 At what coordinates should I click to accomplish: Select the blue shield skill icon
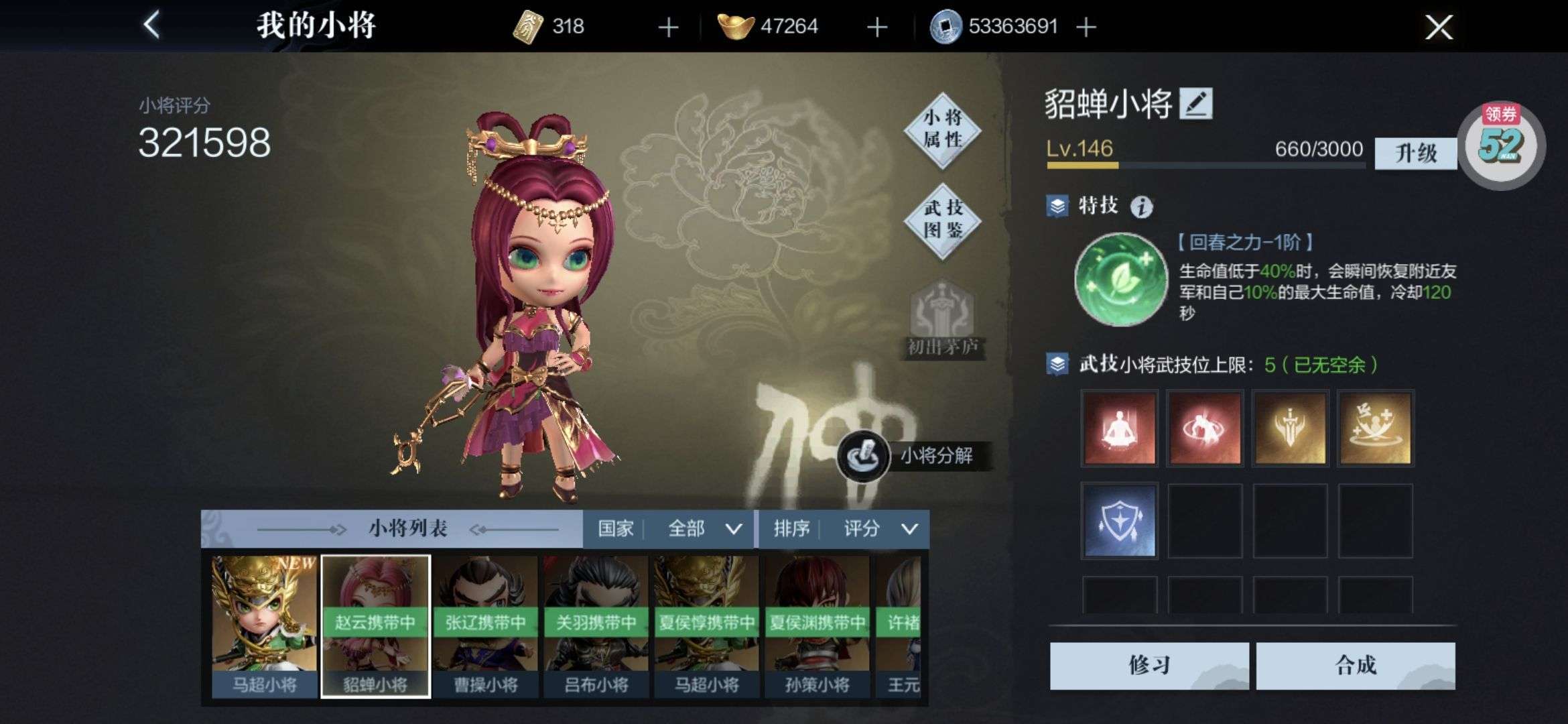(1120, 521)
